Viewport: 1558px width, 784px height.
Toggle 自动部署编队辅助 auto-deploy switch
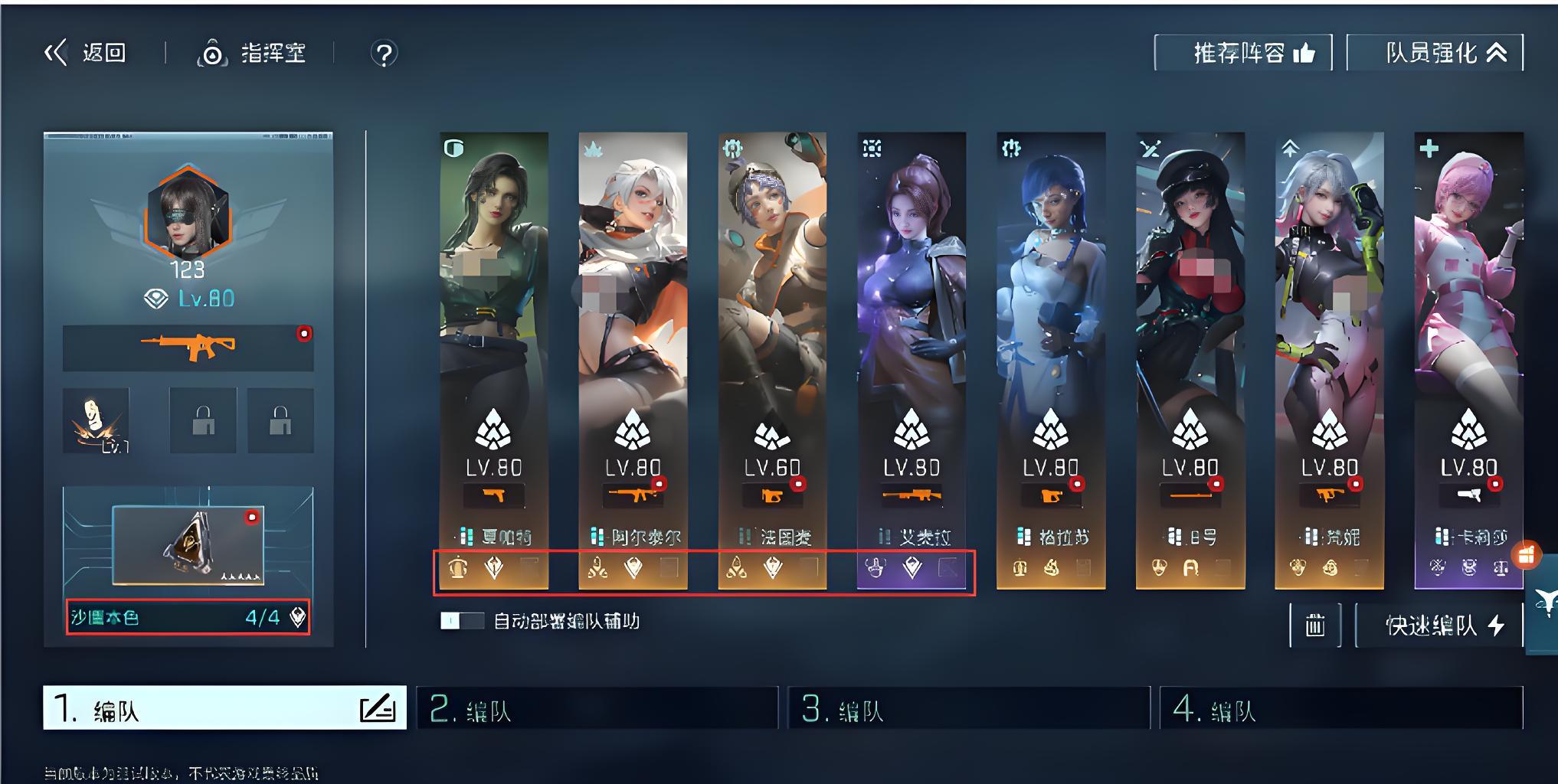pos(462,621)
